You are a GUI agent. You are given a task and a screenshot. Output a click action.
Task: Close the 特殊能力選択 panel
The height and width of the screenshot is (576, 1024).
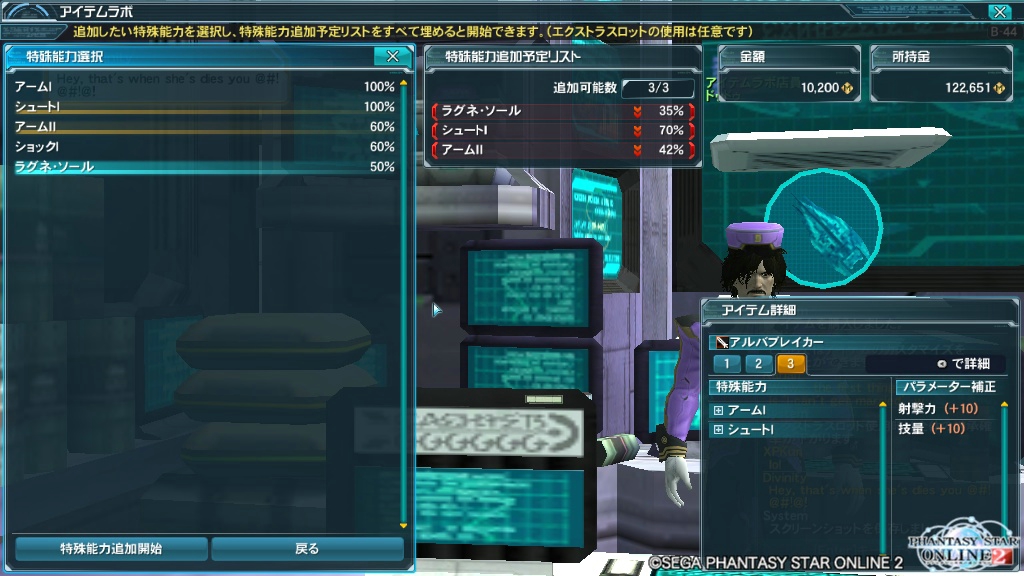point(393,57)
